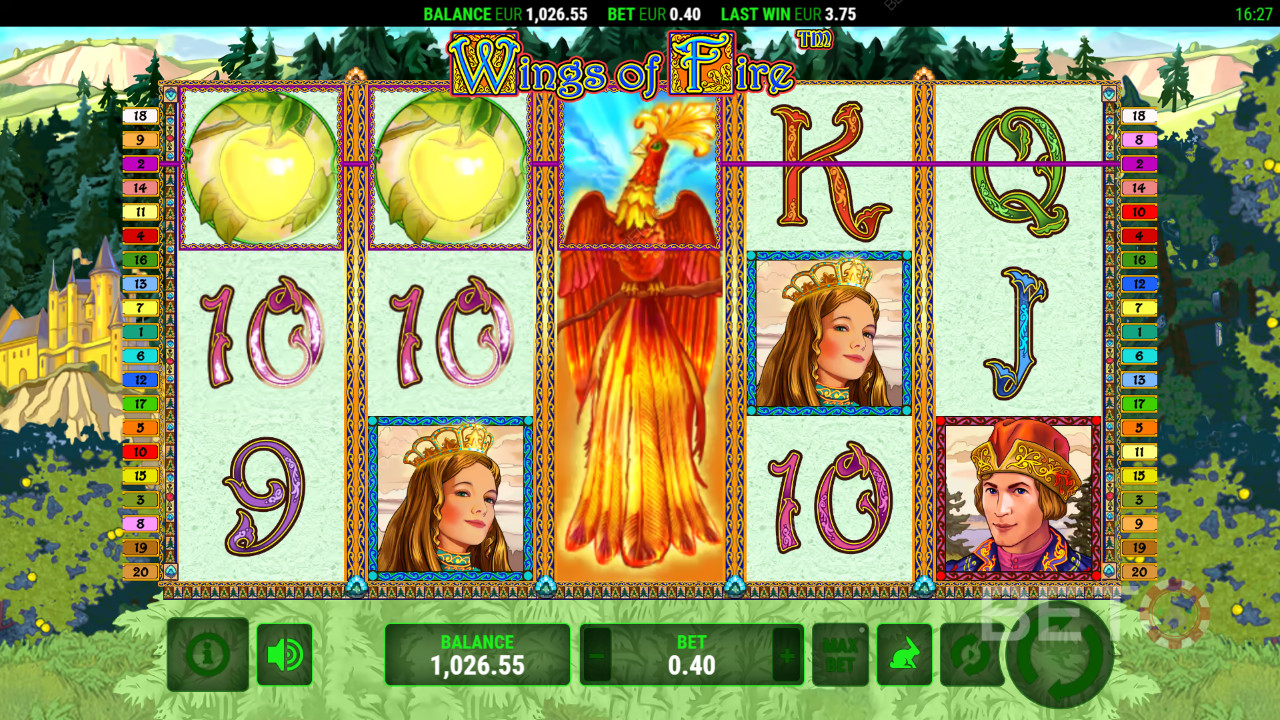Increase the bet with the plus button

(787, 656)
